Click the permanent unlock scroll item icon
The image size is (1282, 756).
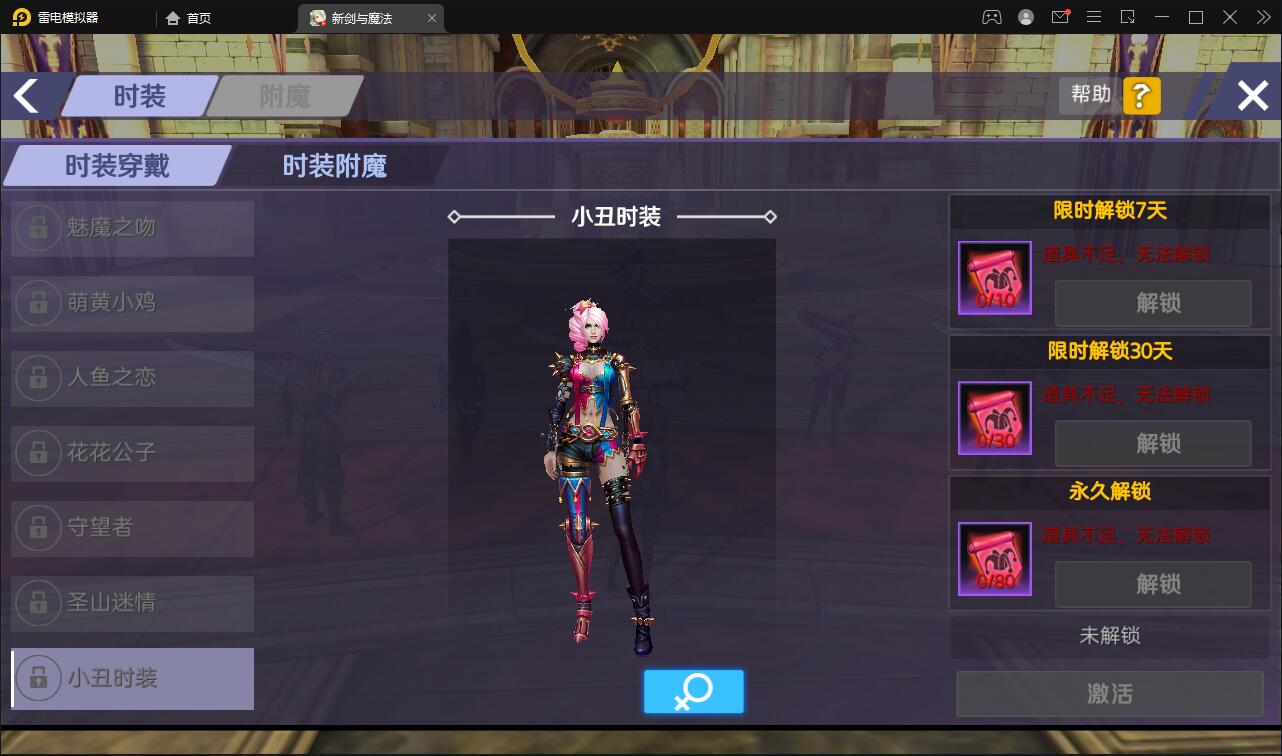pyautogui.click(x=994, y=559)
